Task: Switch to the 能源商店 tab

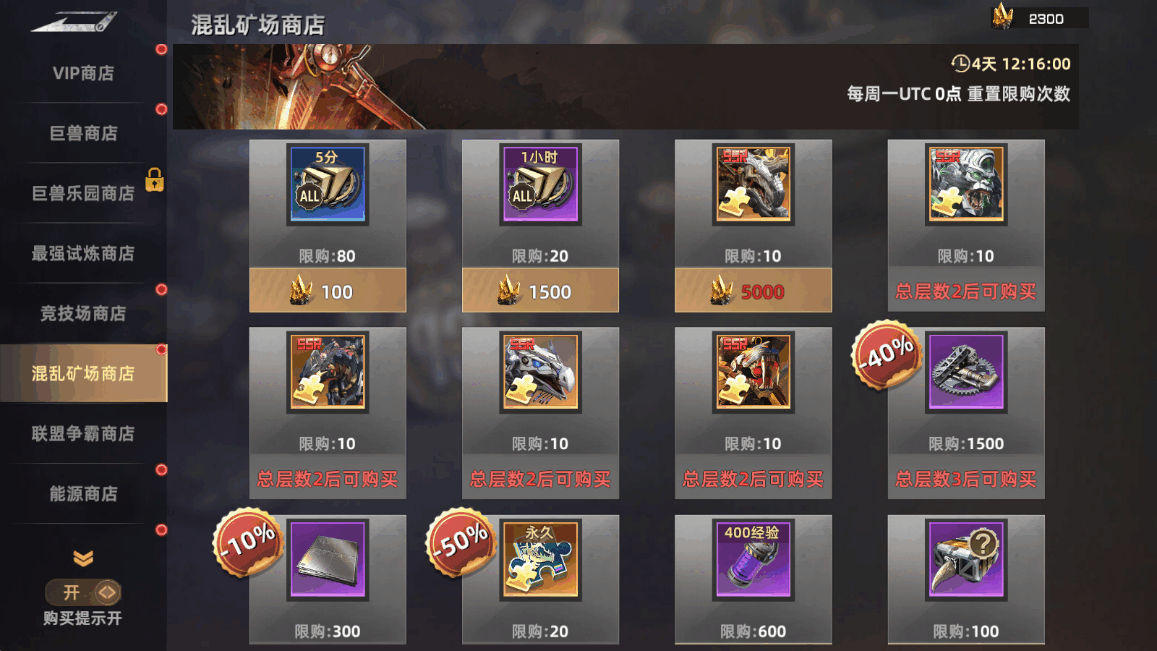Action: click(x=83, y=493)
